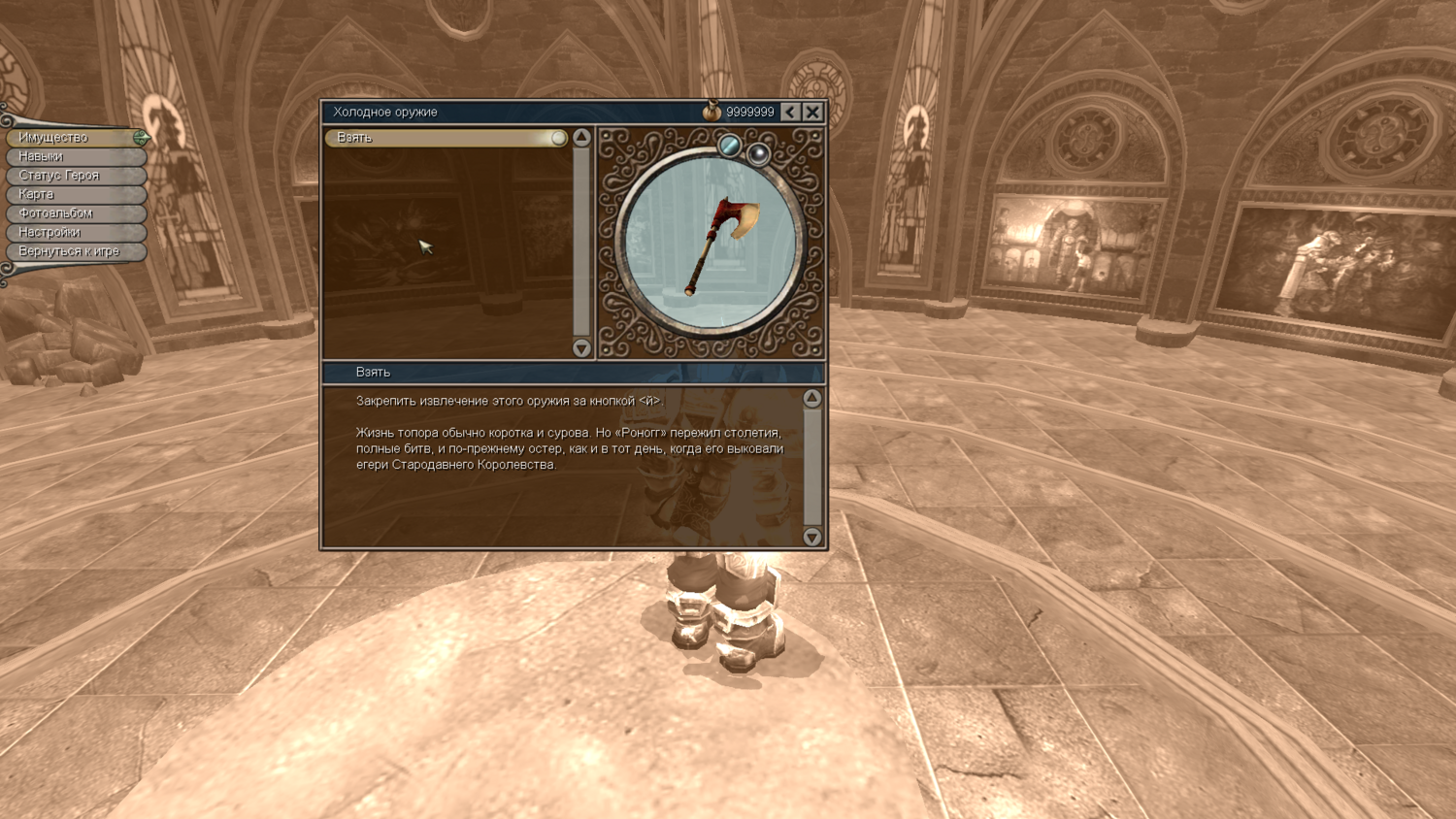Image resolution: width=1456 pixels, height=819 pixels.
Task: Close the Холодное оружие window
Action: pos(812,113)
